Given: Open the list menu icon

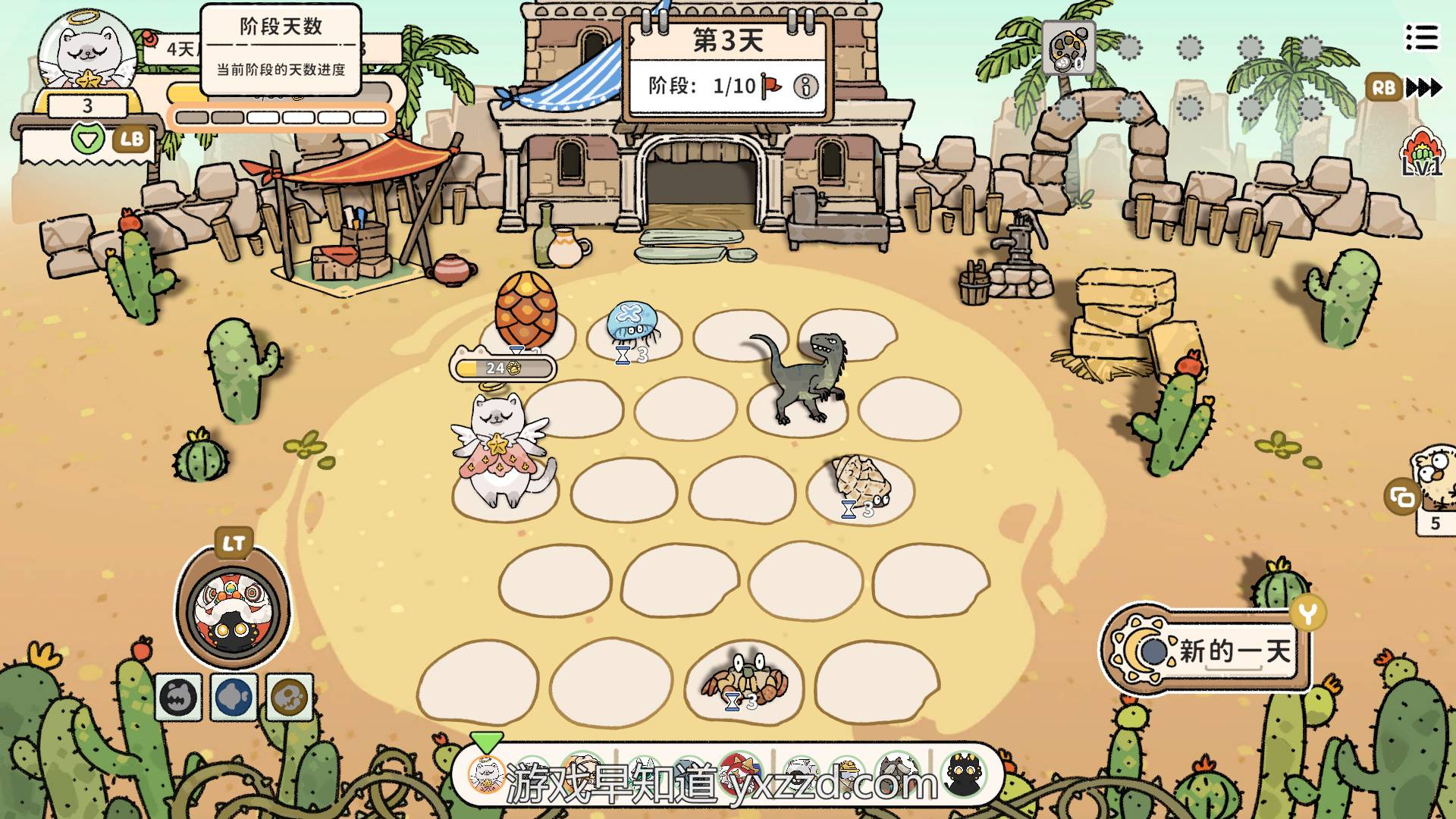Looking at the screenshot, I should point(1421,37).
